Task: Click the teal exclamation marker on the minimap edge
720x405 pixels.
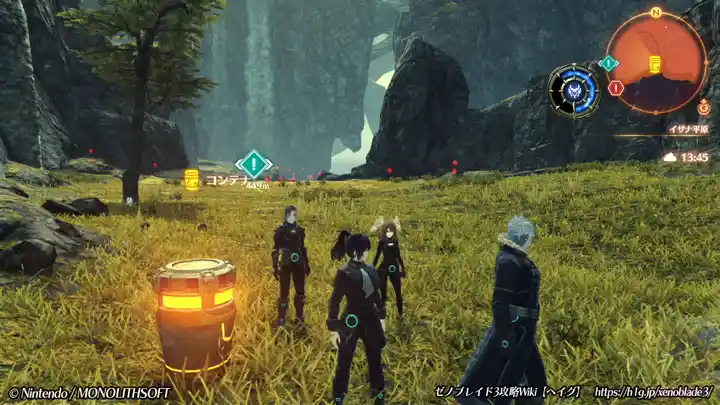Action: [607, 63]
